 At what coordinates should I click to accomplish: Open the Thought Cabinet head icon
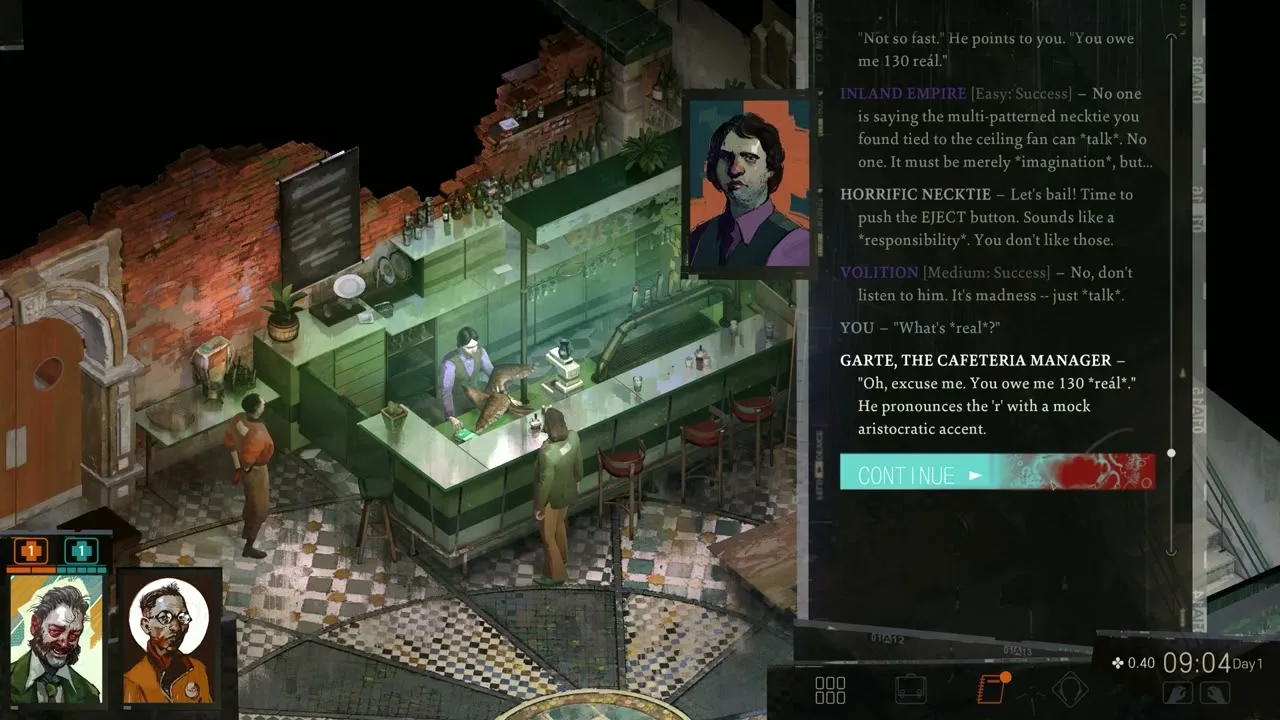point(1070,690)
